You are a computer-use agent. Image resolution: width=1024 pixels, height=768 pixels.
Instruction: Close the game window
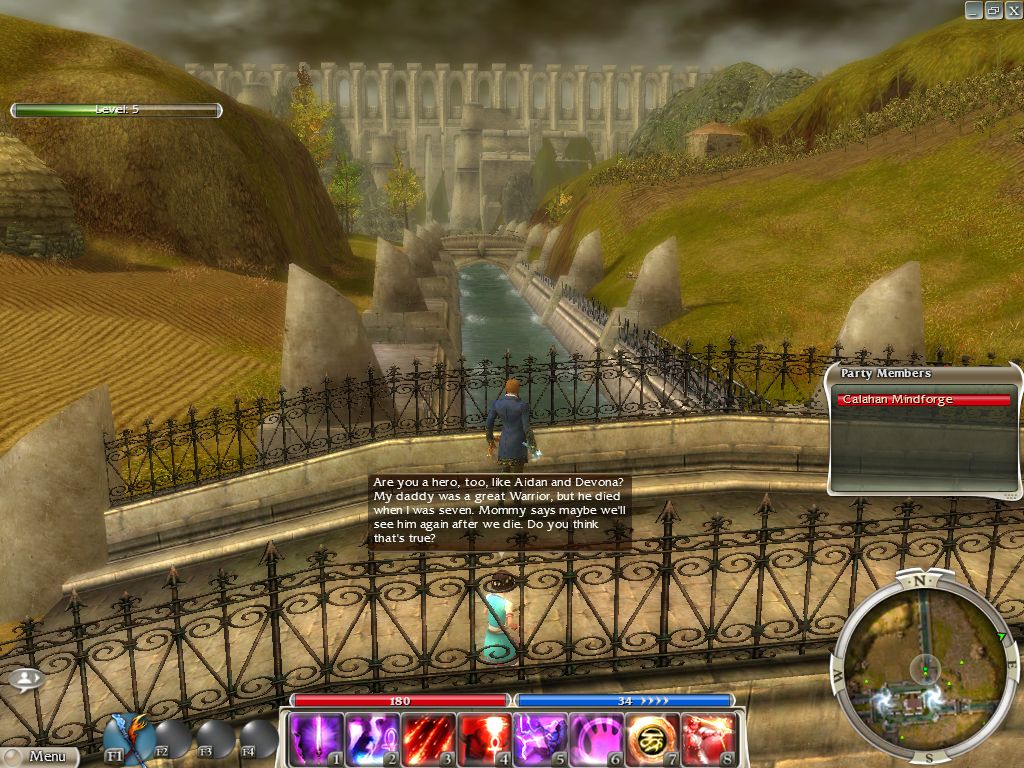(1012, 10)
